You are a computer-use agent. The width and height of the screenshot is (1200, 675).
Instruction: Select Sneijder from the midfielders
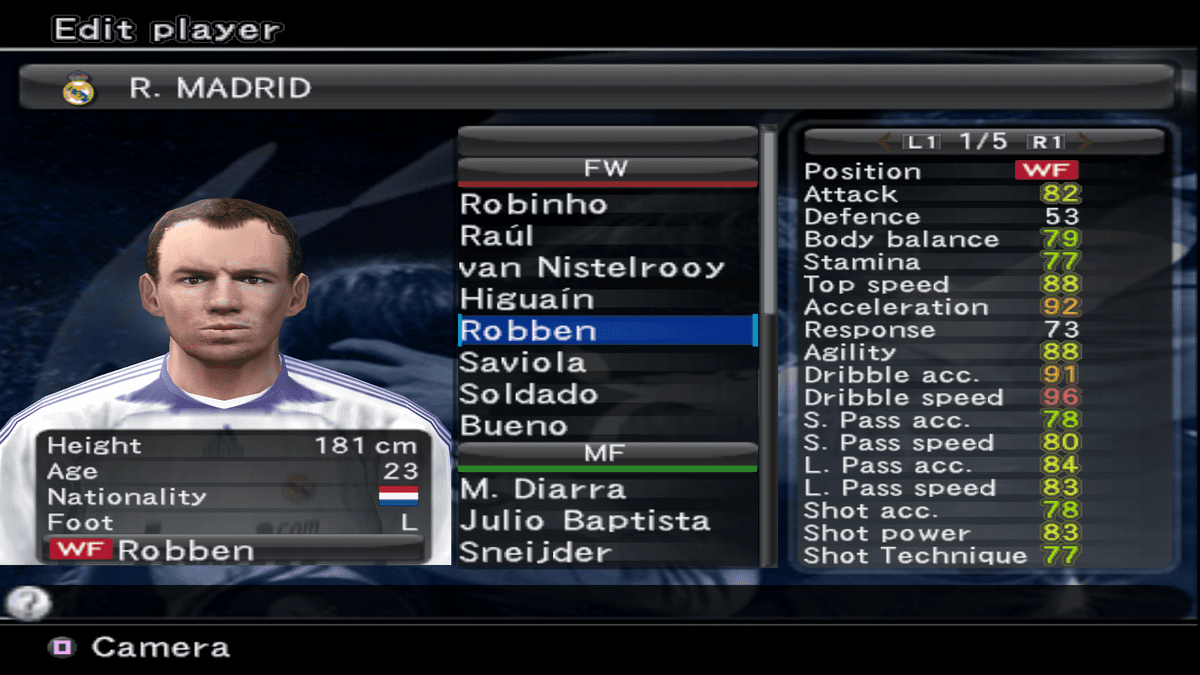pos(535,553)
